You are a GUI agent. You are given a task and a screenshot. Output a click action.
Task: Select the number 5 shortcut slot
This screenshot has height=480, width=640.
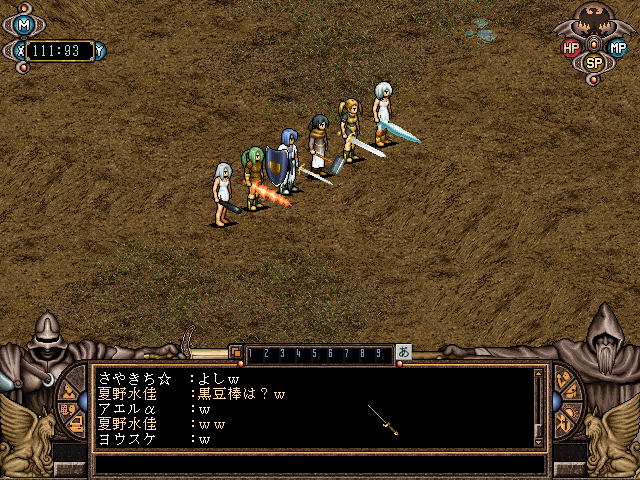point(314,353)
